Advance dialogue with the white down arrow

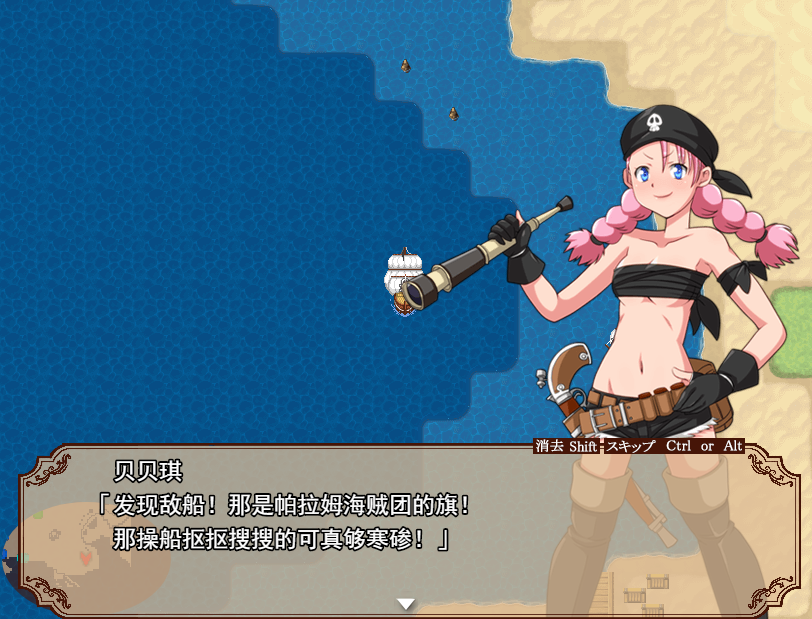(x=405, y=604)
